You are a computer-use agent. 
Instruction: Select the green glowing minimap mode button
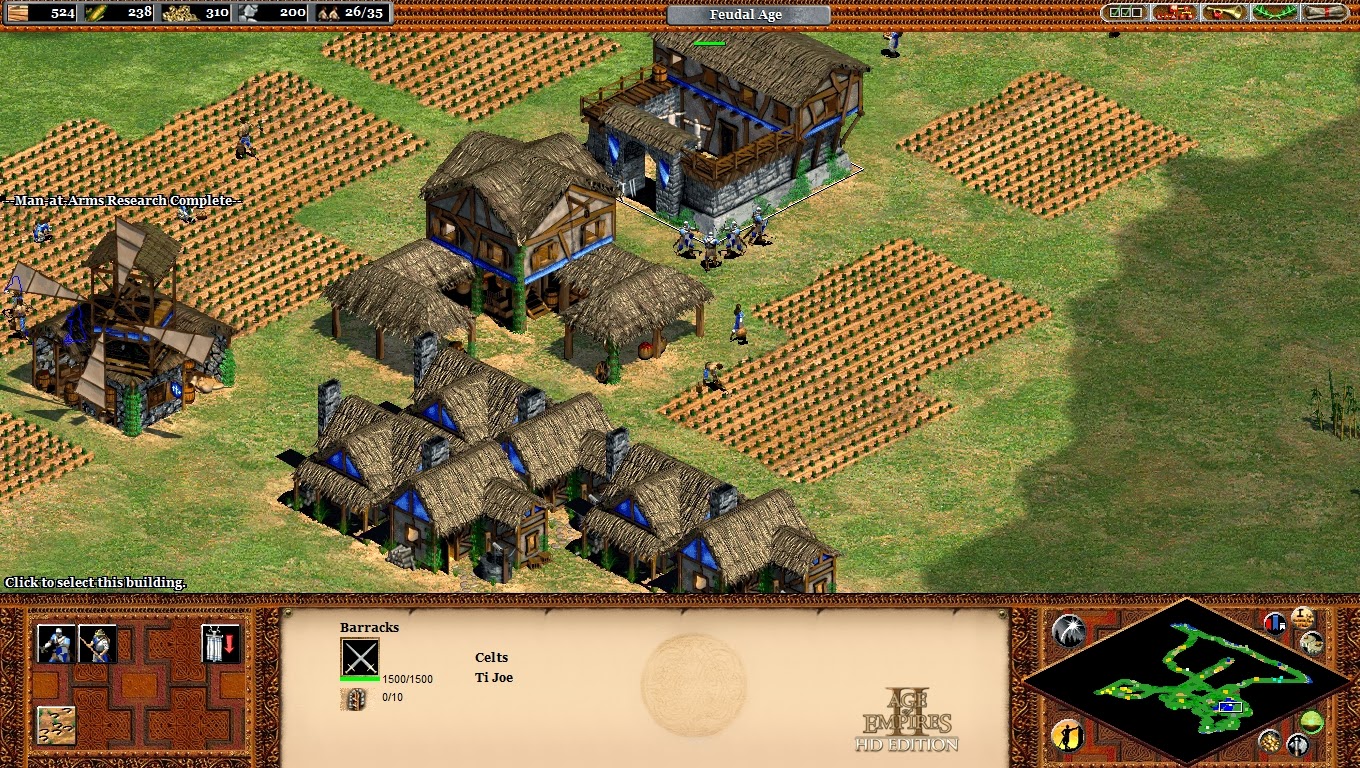[x=1312, y=722]
